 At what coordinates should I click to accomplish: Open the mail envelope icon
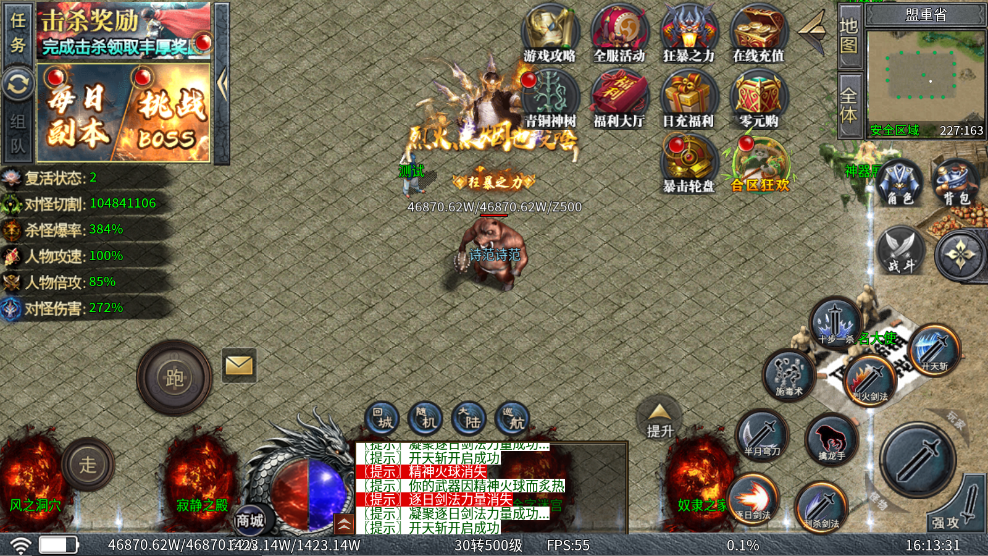pos(239,365)
